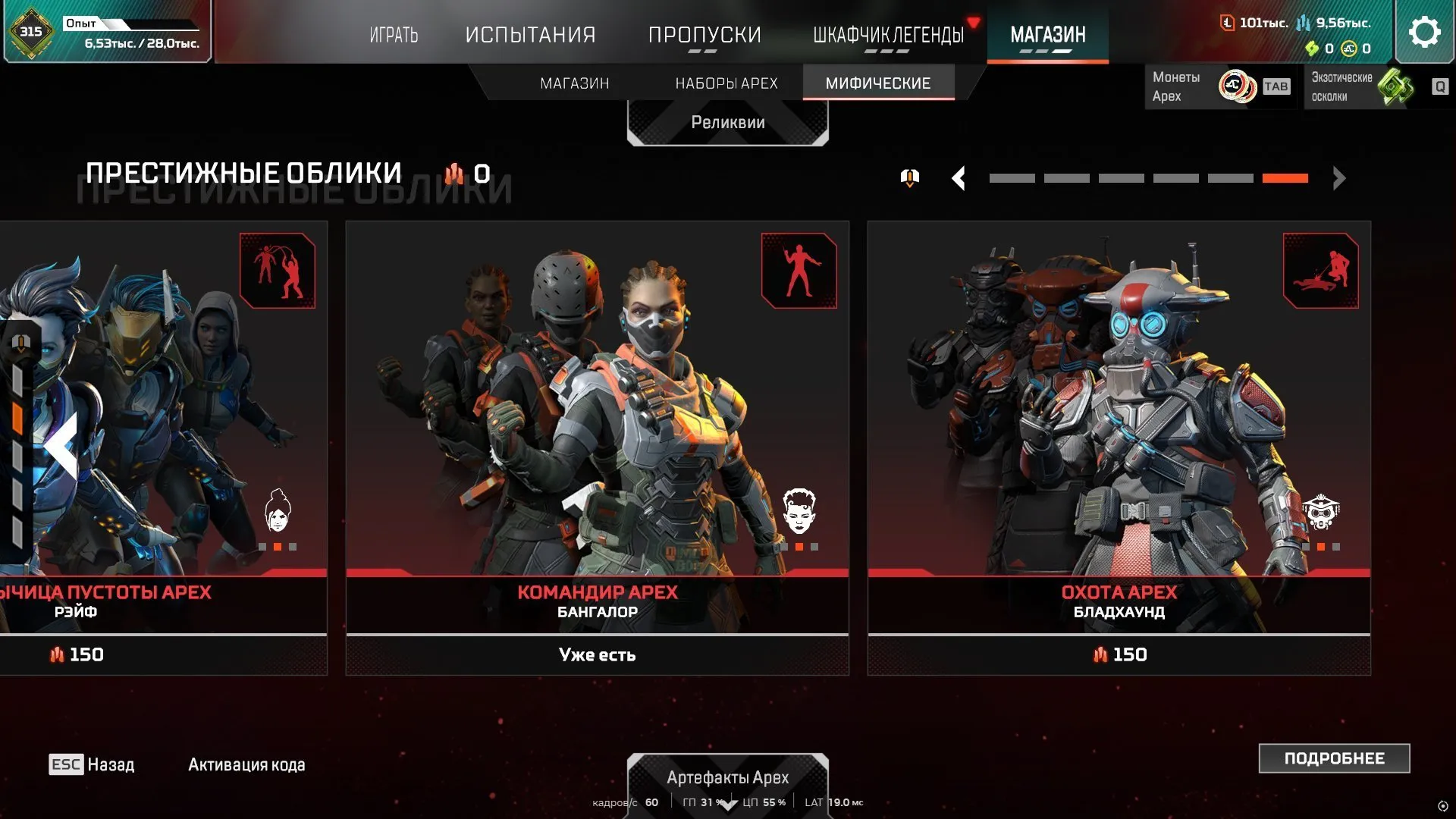Click the Активация кода link
This screenshot has width=1456, height=819.
[245, 764]
